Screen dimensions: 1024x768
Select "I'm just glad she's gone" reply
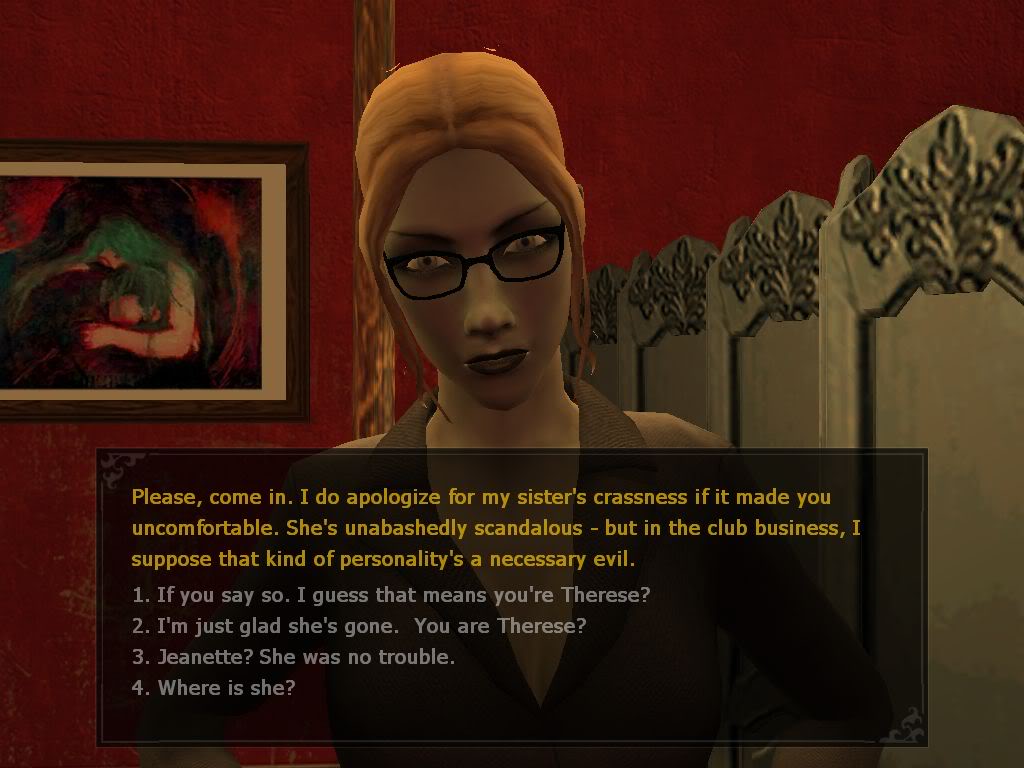[x=359, y=626]
